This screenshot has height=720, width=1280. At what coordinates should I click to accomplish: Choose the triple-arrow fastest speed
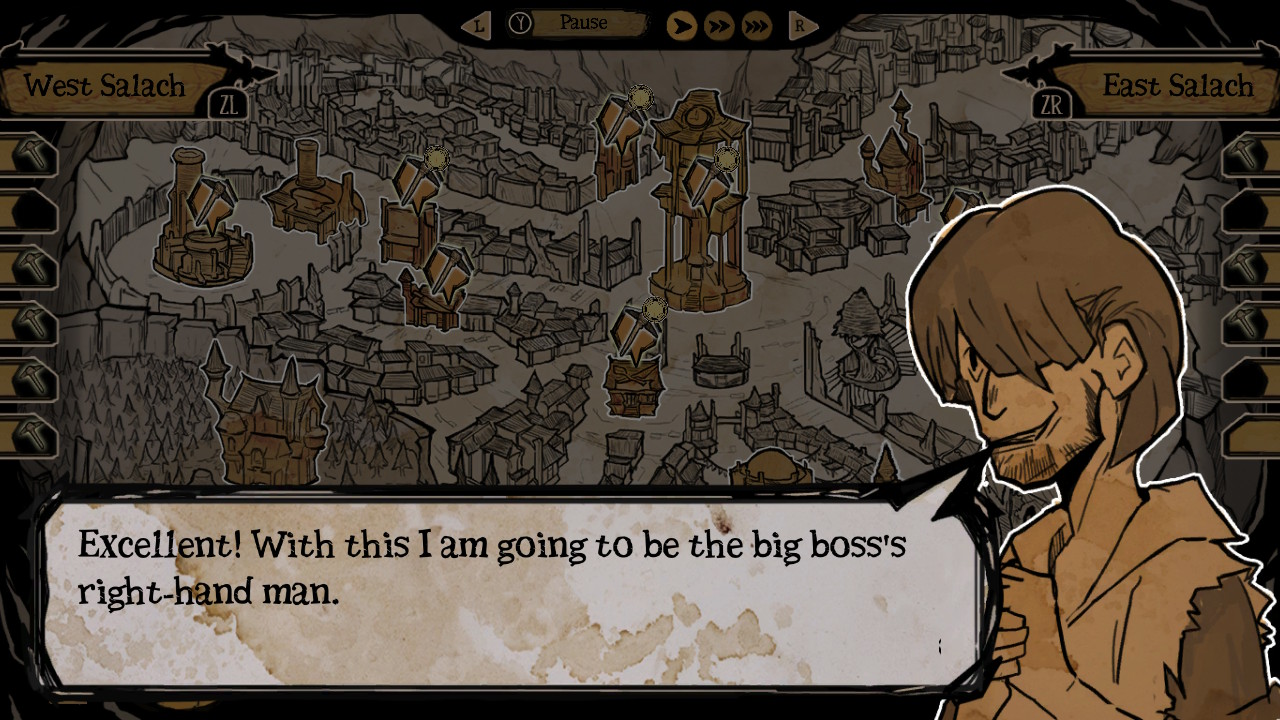tap(757, 25)
